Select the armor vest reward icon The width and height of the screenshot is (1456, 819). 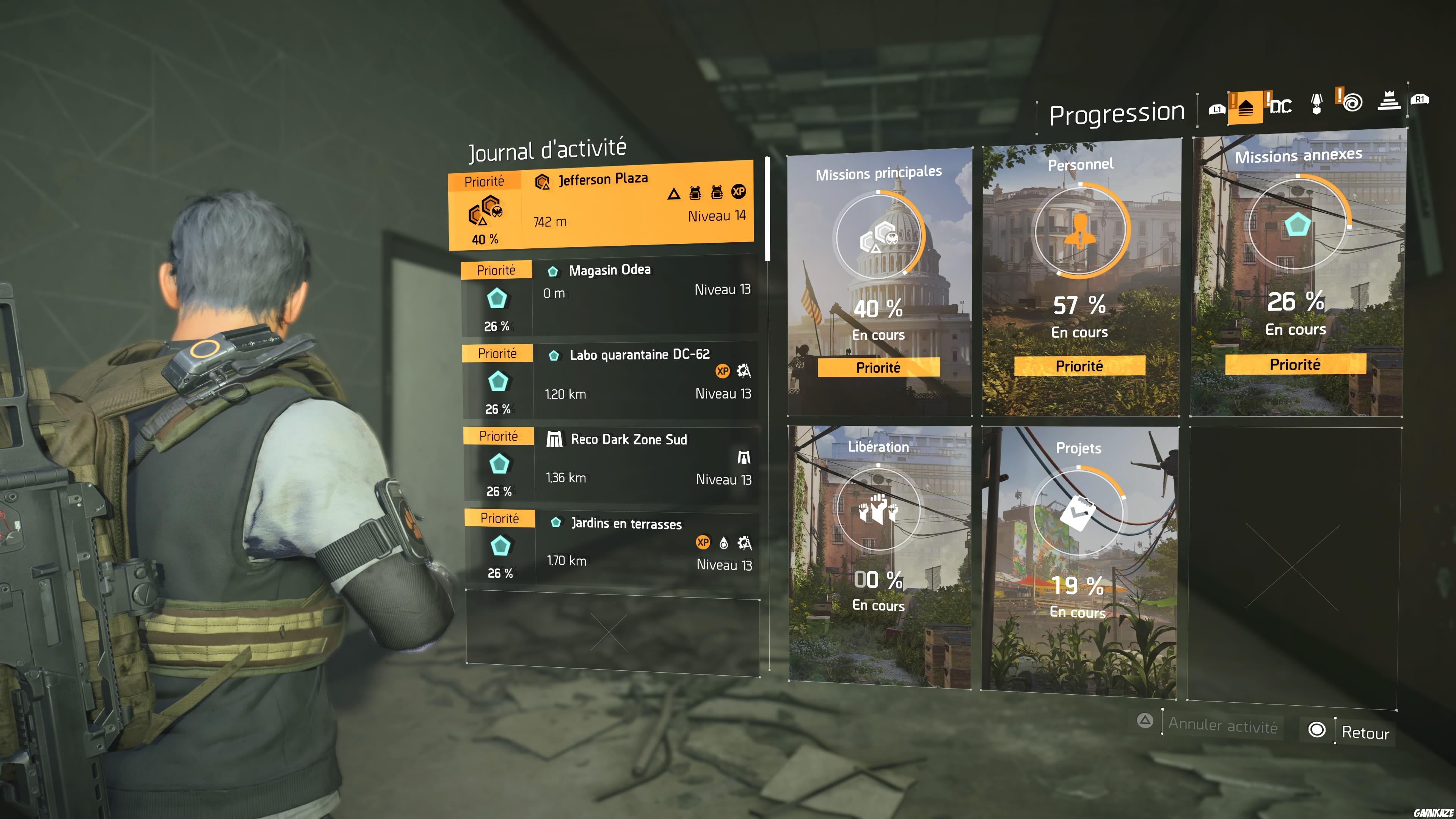point(695,193)
